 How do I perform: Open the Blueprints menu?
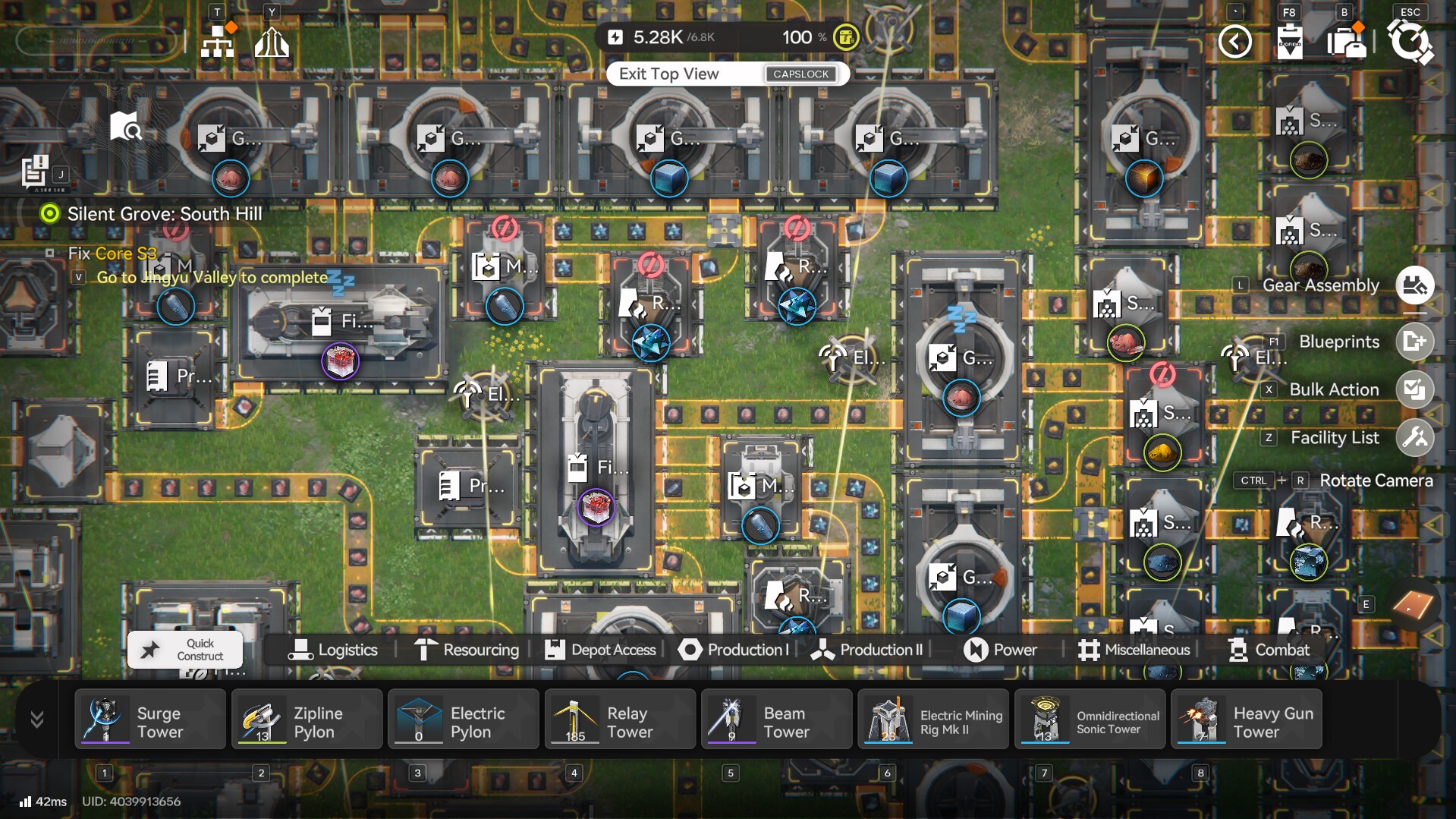tap(1414, 342)
